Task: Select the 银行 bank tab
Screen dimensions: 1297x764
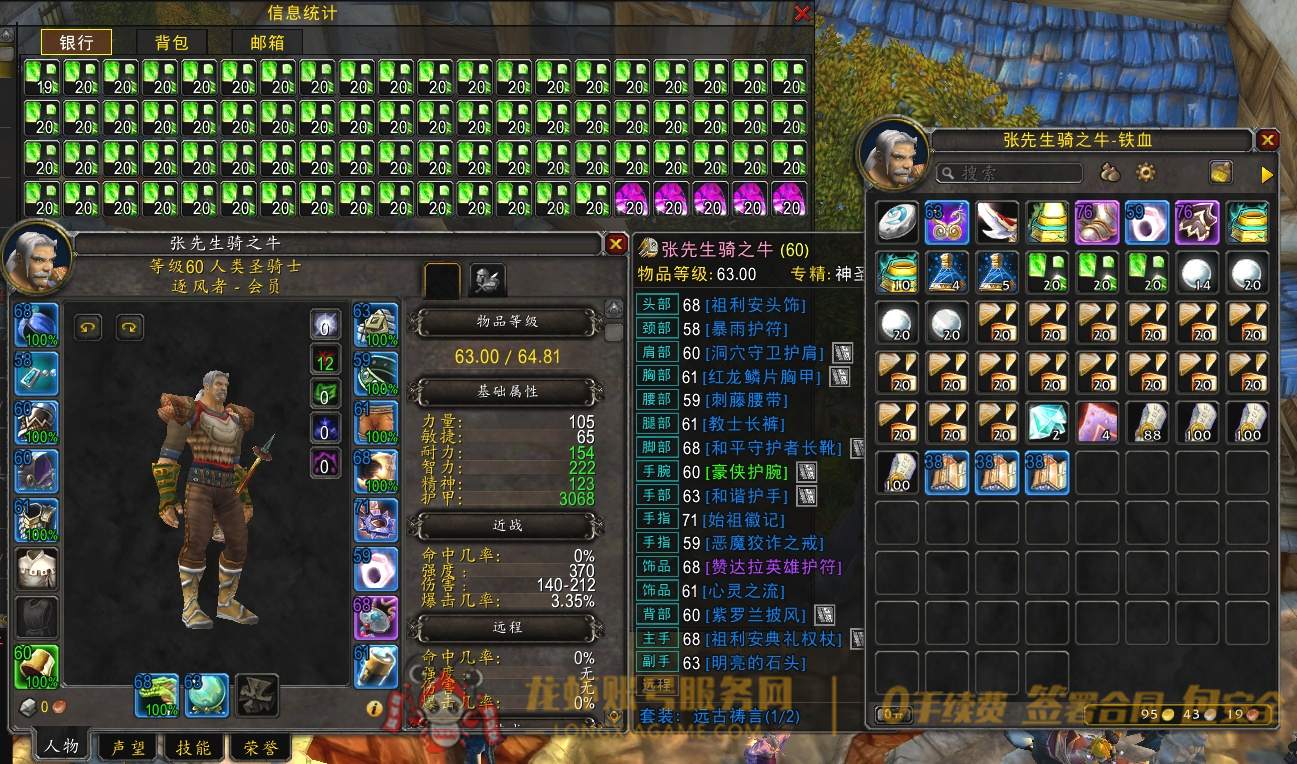Action: click(76, 42)
